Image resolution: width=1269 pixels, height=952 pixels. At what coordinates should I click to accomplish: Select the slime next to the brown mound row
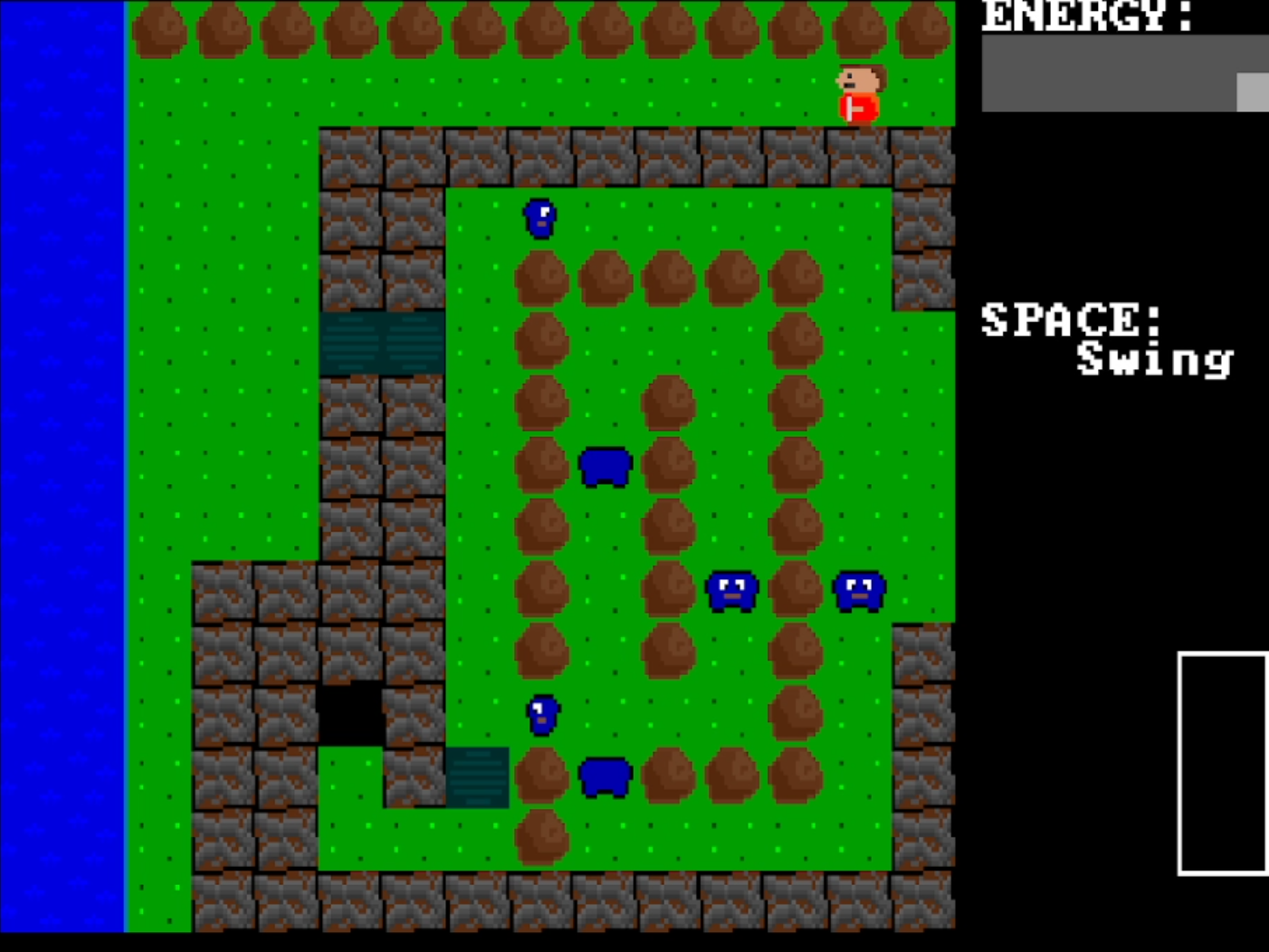coord(731,590)
